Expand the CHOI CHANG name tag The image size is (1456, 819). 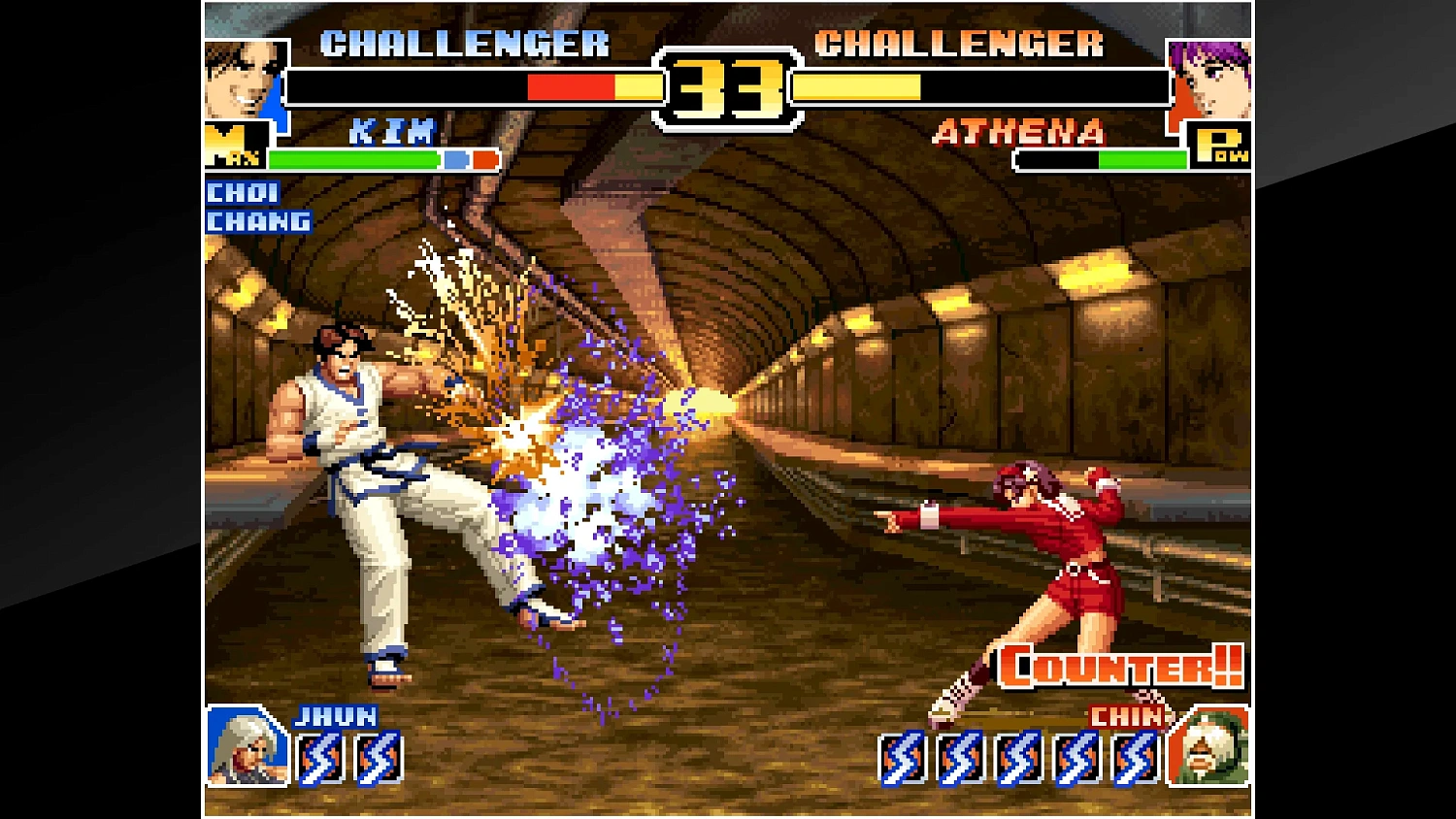(257, 207)
